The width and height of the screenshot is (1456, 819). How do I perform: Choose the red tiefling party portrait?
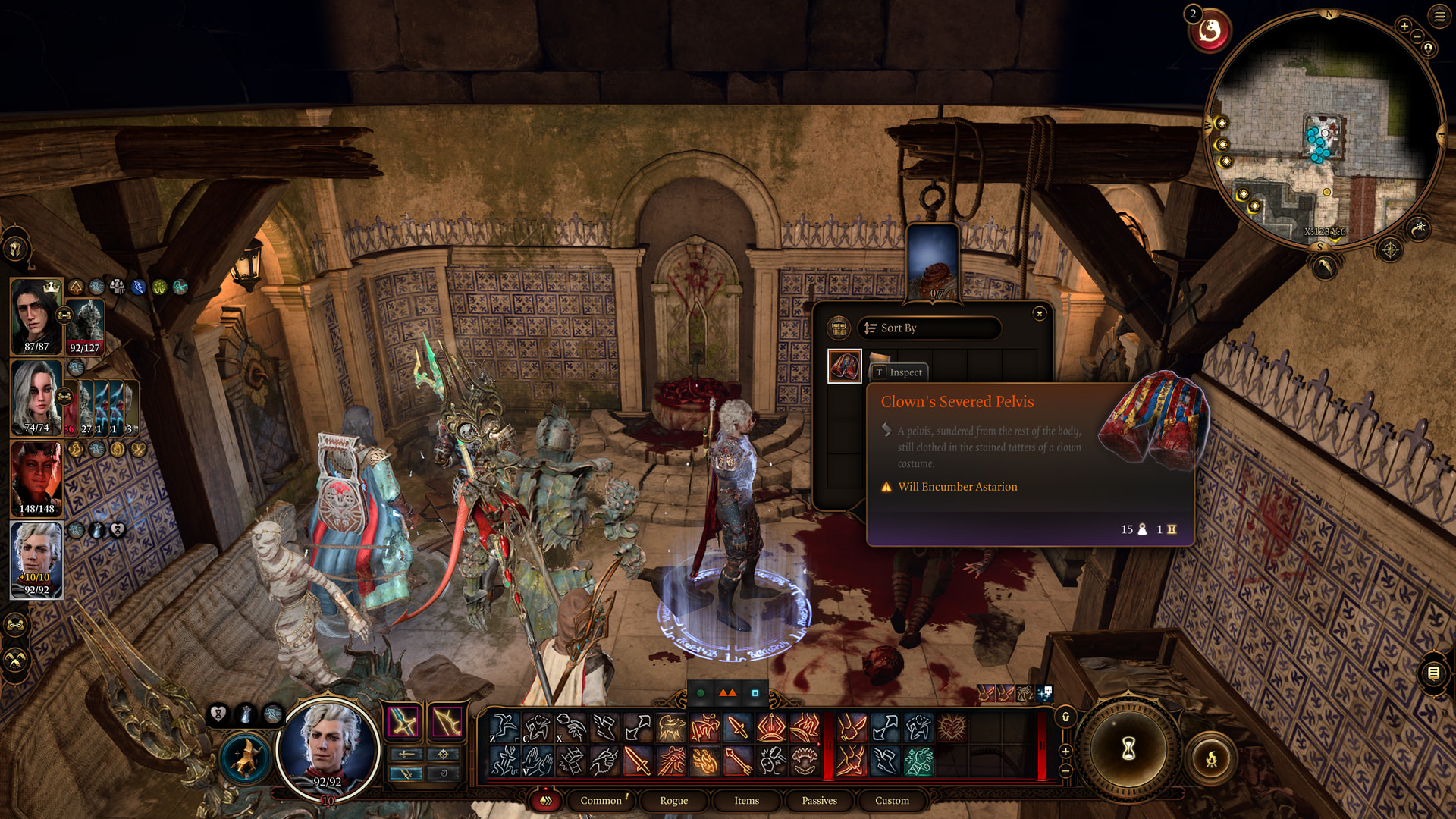tap(36, 478)
